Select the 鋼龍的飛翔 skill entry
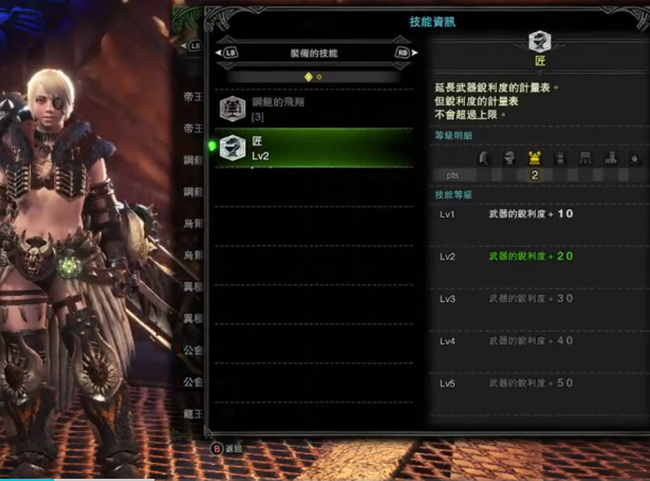The height and width of the screenshot is (481, 650). [313, 109]
